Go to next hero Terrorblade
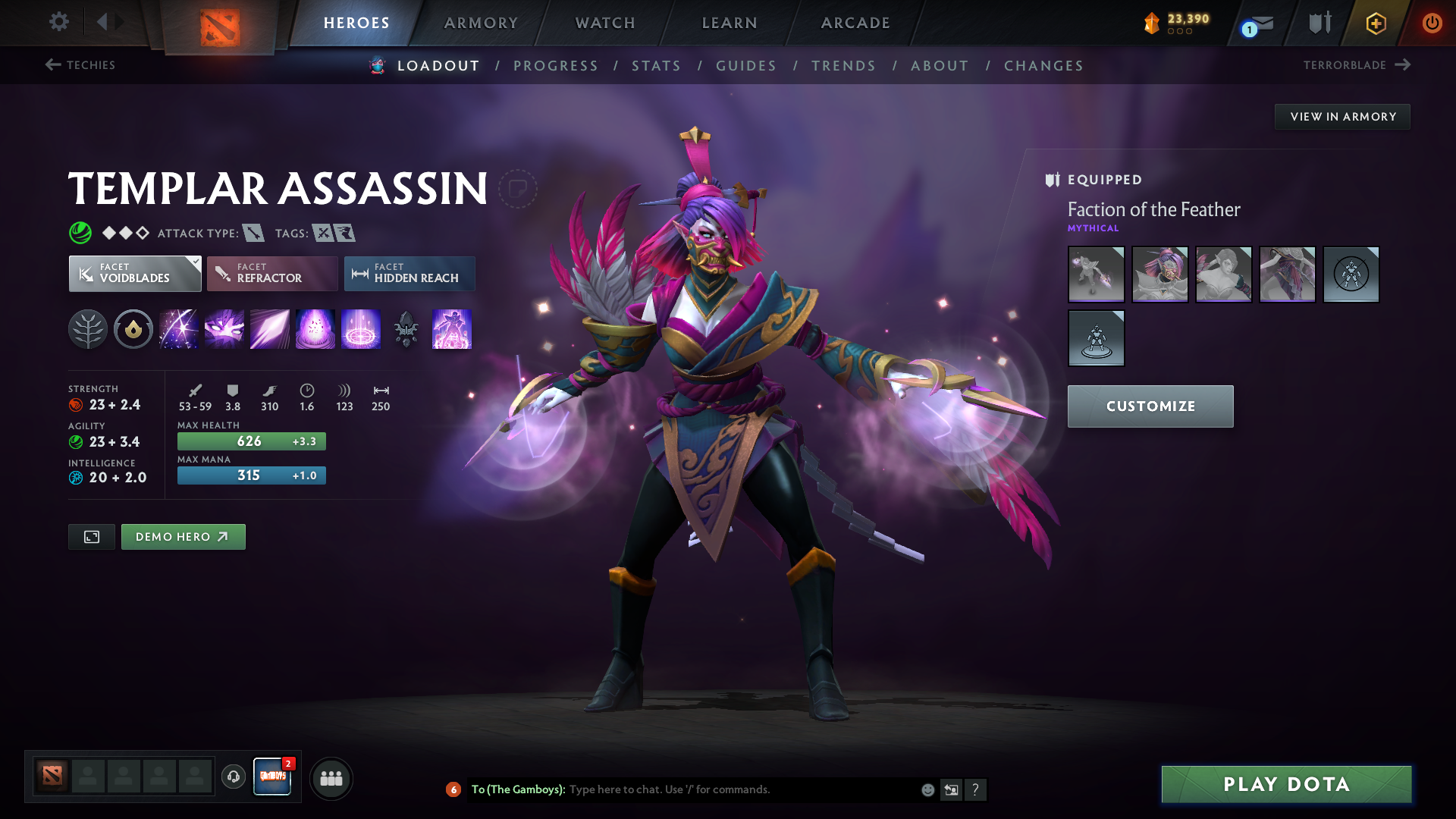This screenshot has height=819, width=1456. (1356, 65)
